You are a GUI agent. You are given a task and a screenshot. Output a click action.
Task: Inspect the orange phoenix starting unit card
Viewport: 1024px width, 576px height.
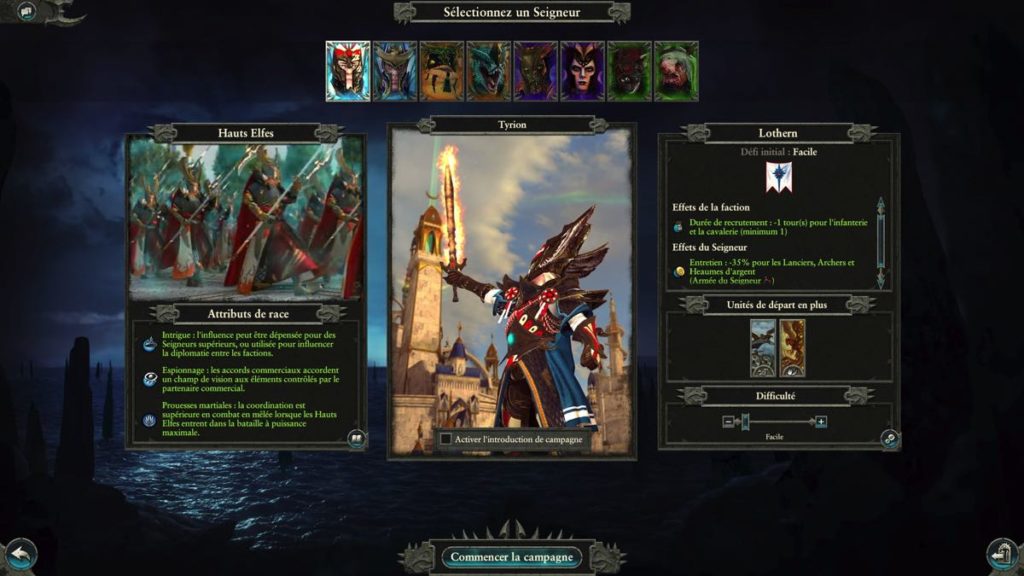click(792, 348)
